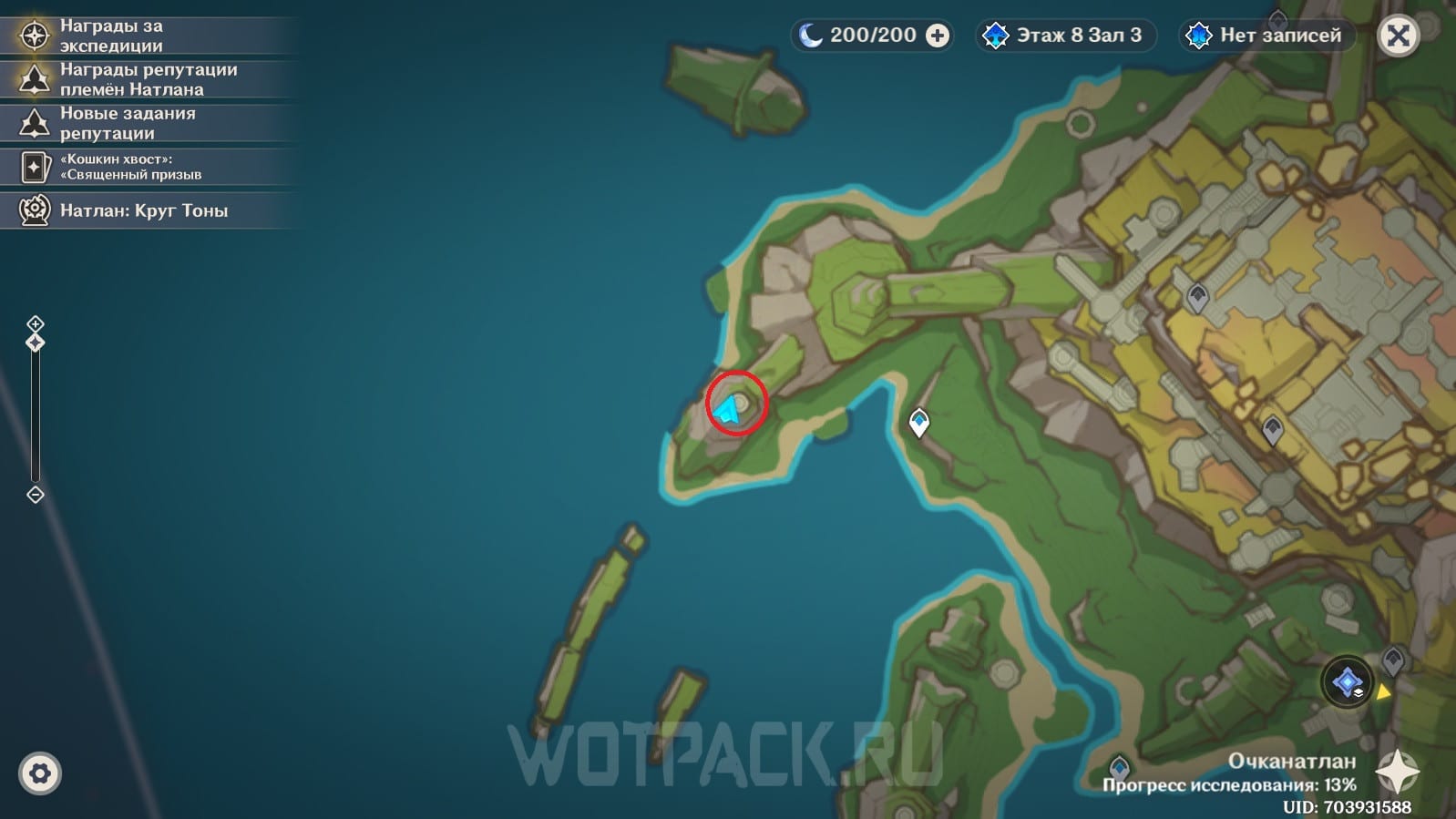
Task: Open the Очканатлан region star icon
Action: coord(1397,772)
